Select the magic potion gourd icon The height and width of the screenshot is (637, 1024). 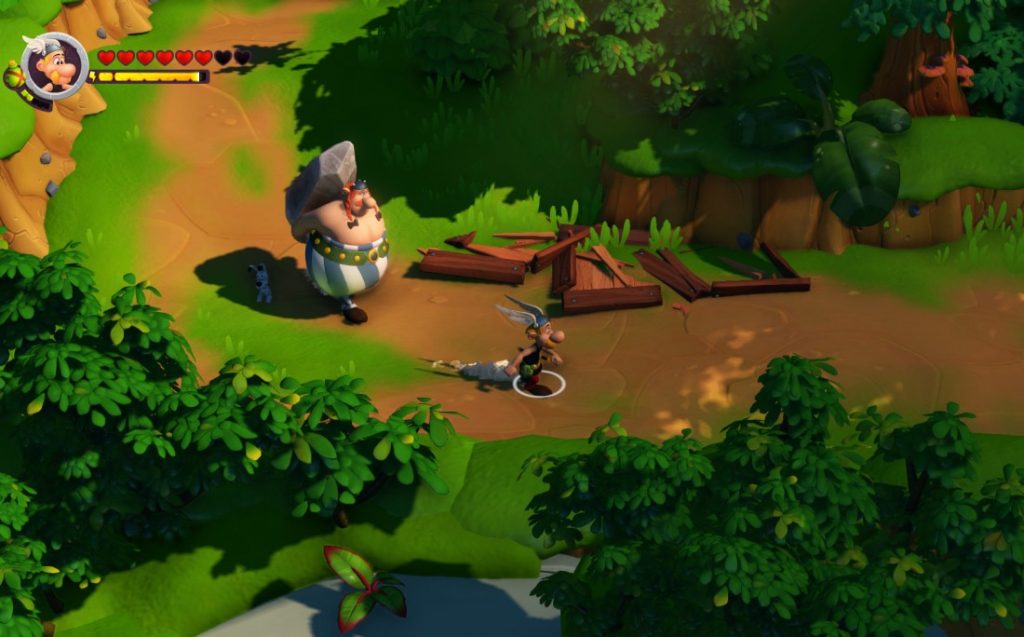(x=13, y=76)
